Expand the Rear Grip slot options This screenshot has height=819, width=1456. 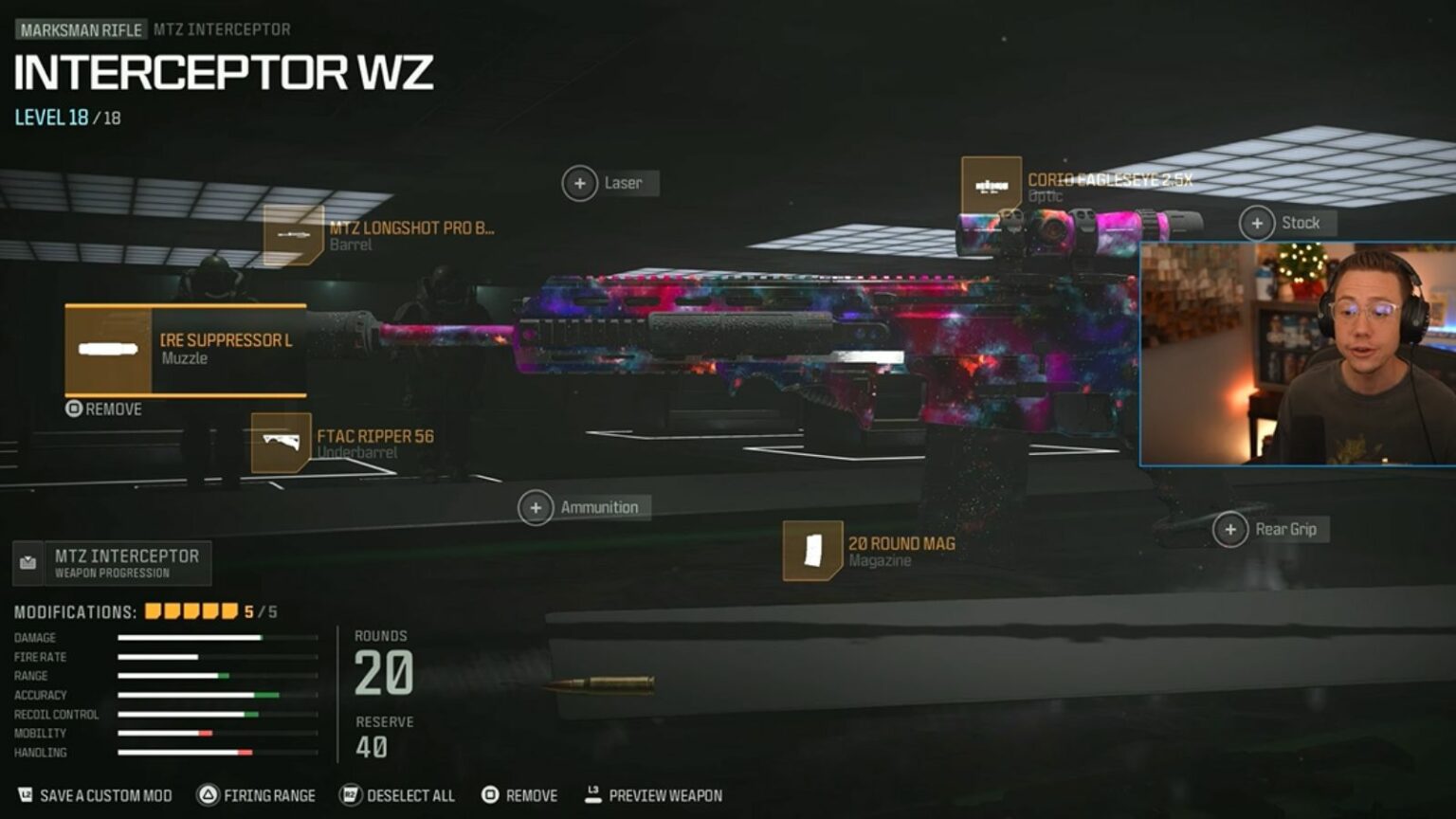tap(1231, 529)
